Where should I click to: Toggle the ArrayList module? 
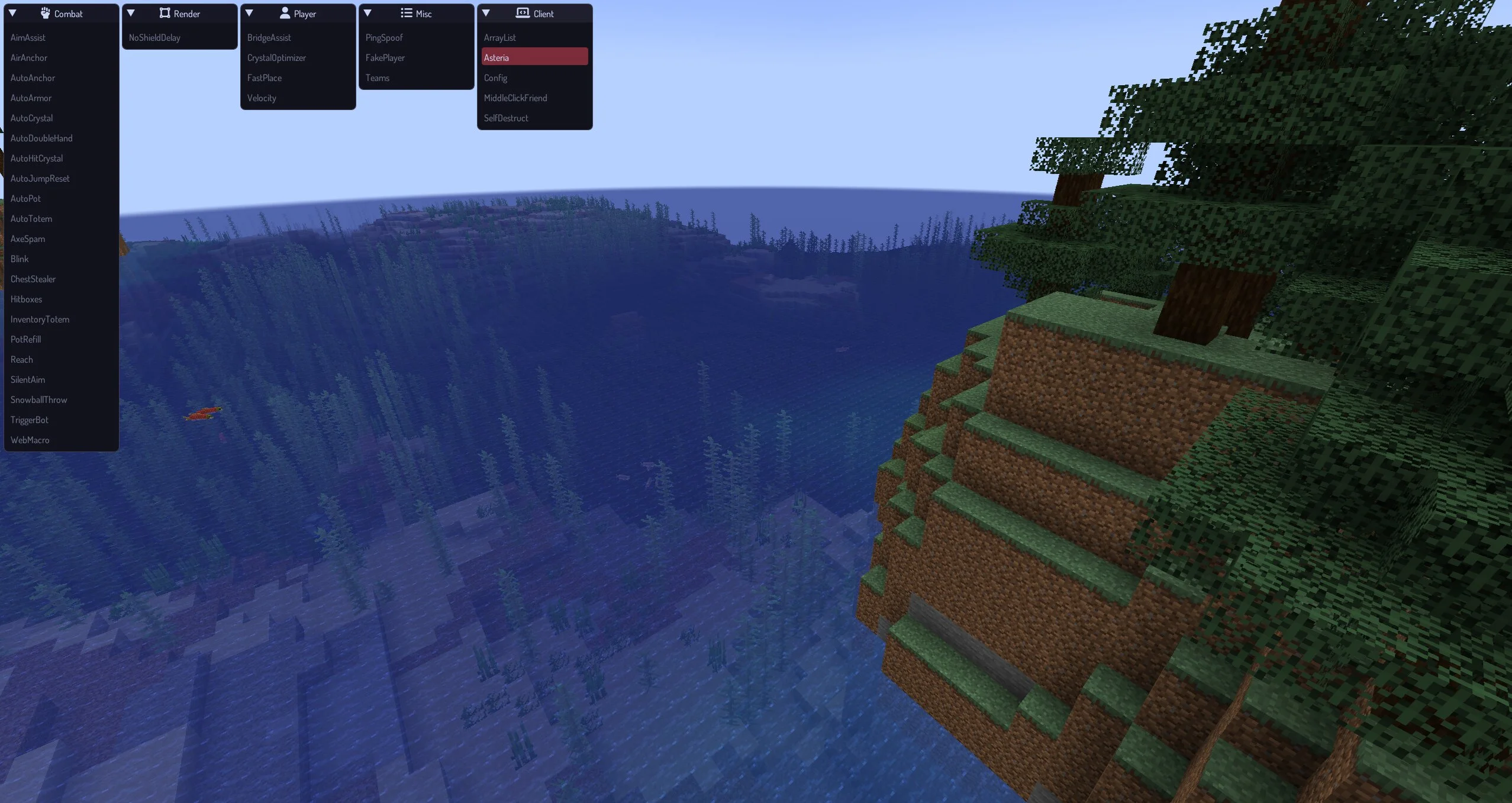(x=500, y=38)
